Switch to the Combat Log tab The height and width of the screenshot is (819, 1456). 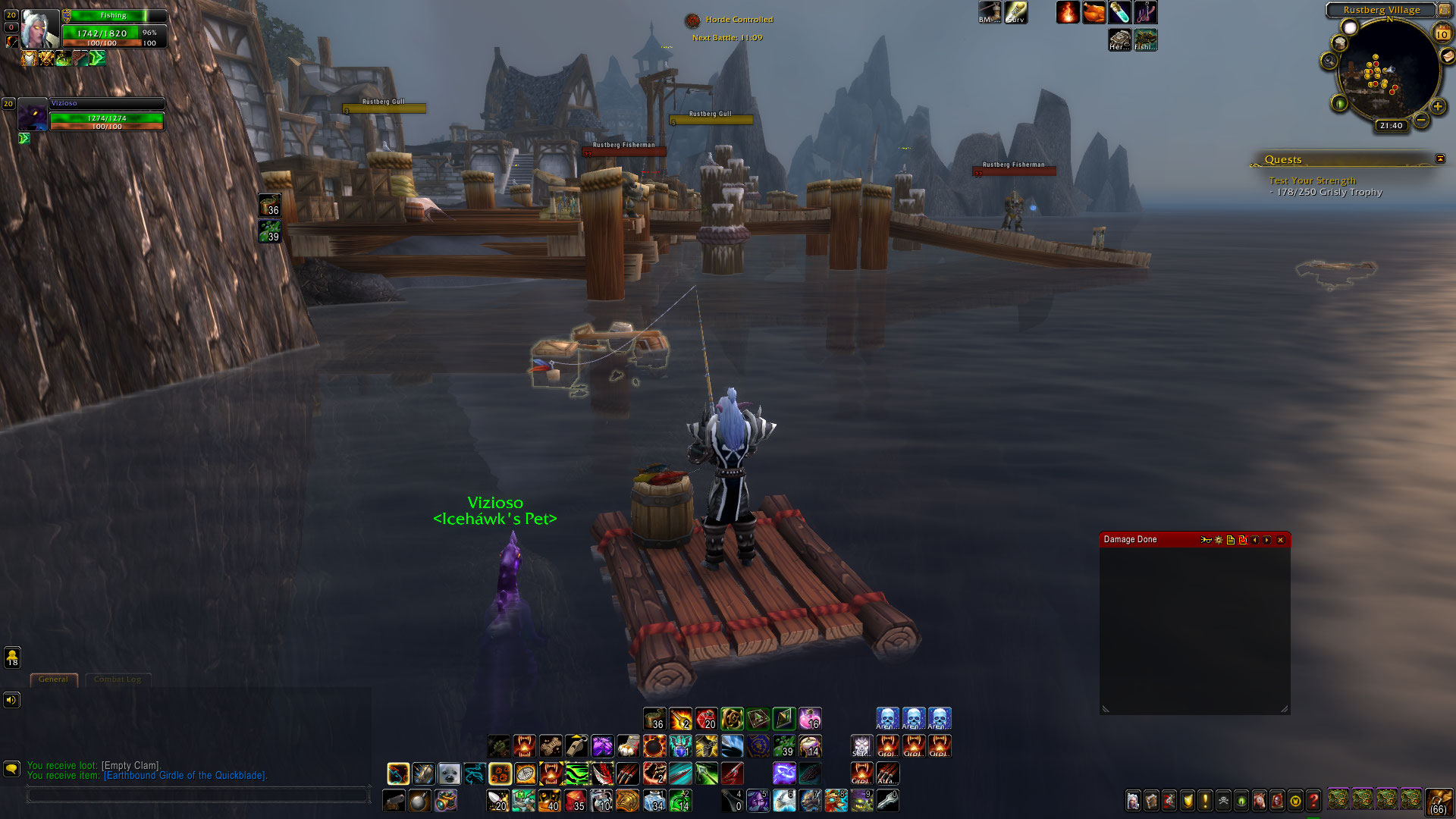(x=118, y=679)
